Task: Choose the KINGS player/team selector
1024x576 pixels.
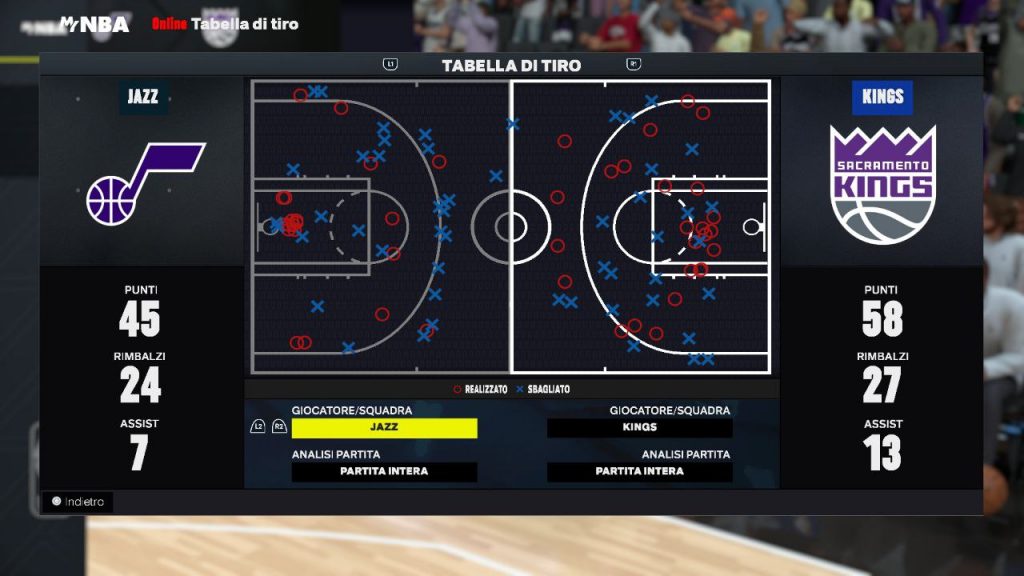Action: (640, 428)
